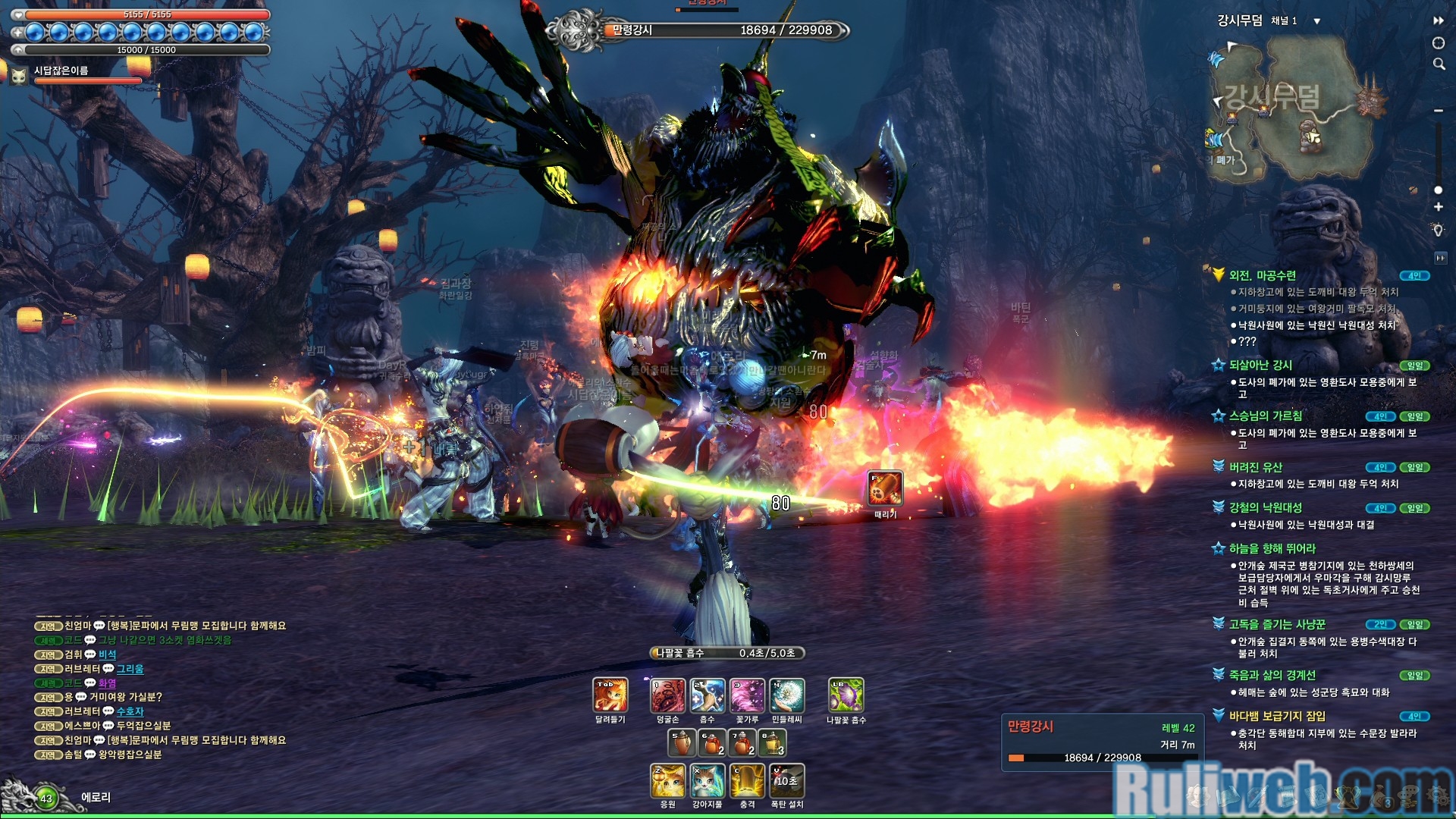1456x819 pixels.
Task: Cast the 꽃가루 pollen skill
Action: point(747,695)
